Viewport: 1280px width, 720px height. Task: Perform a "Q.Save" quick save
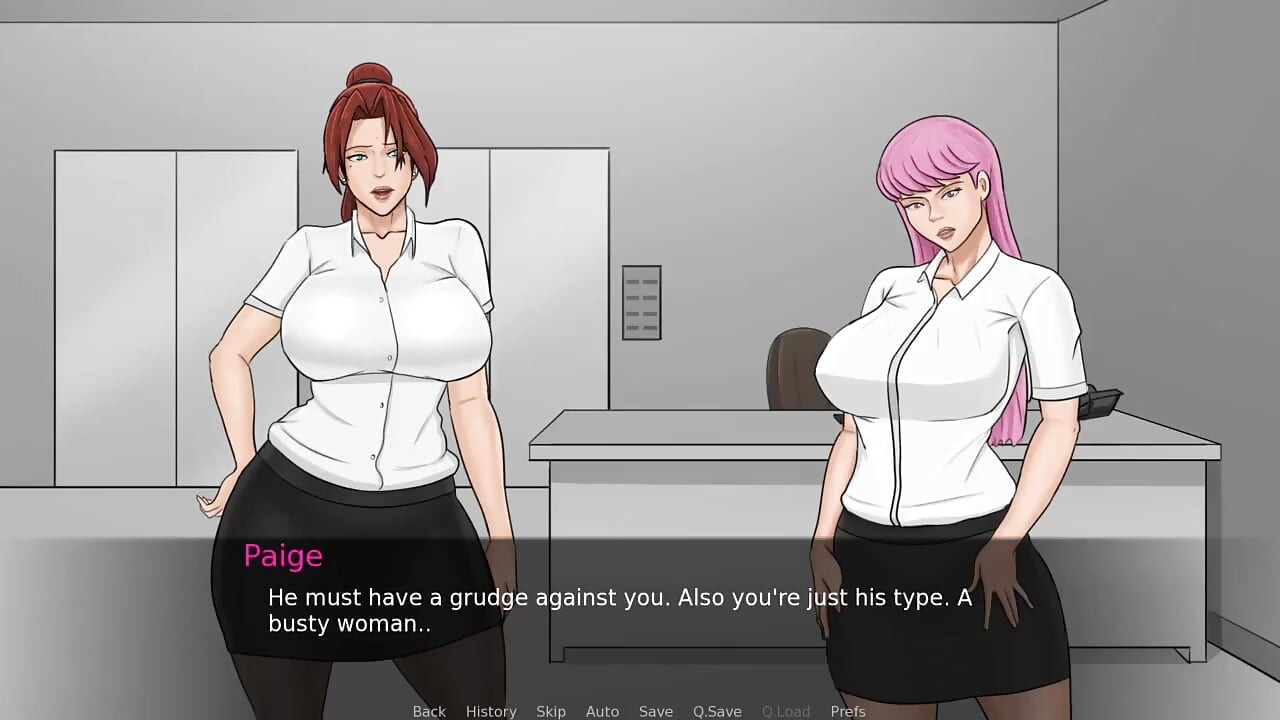(716, 711)
